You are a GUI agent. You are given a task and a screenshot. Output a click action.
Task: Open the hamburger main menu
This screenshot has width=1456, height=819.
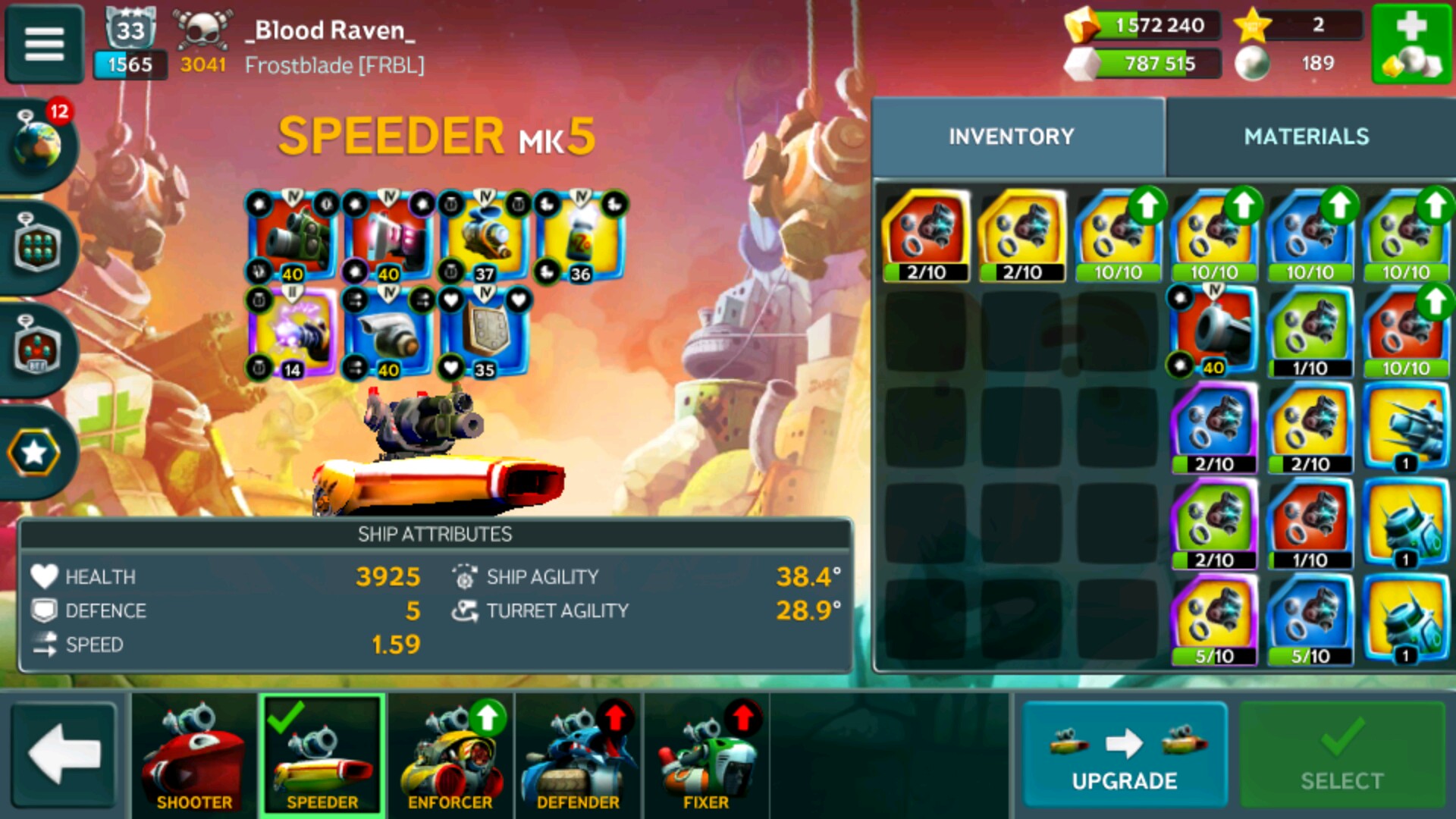point(44,43)
